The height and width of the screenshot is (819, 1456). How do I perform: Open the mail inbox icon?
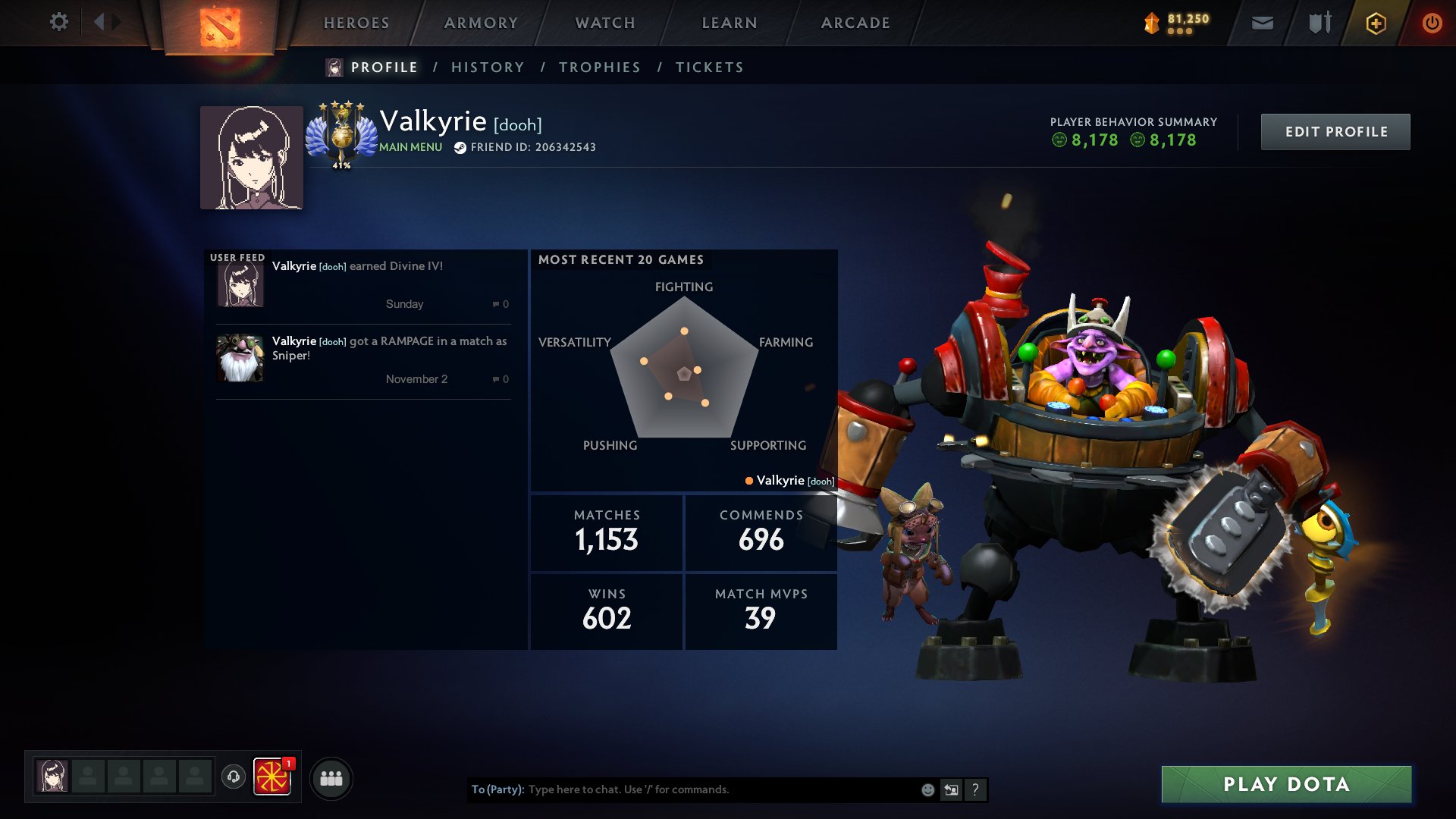point(1263,23)
